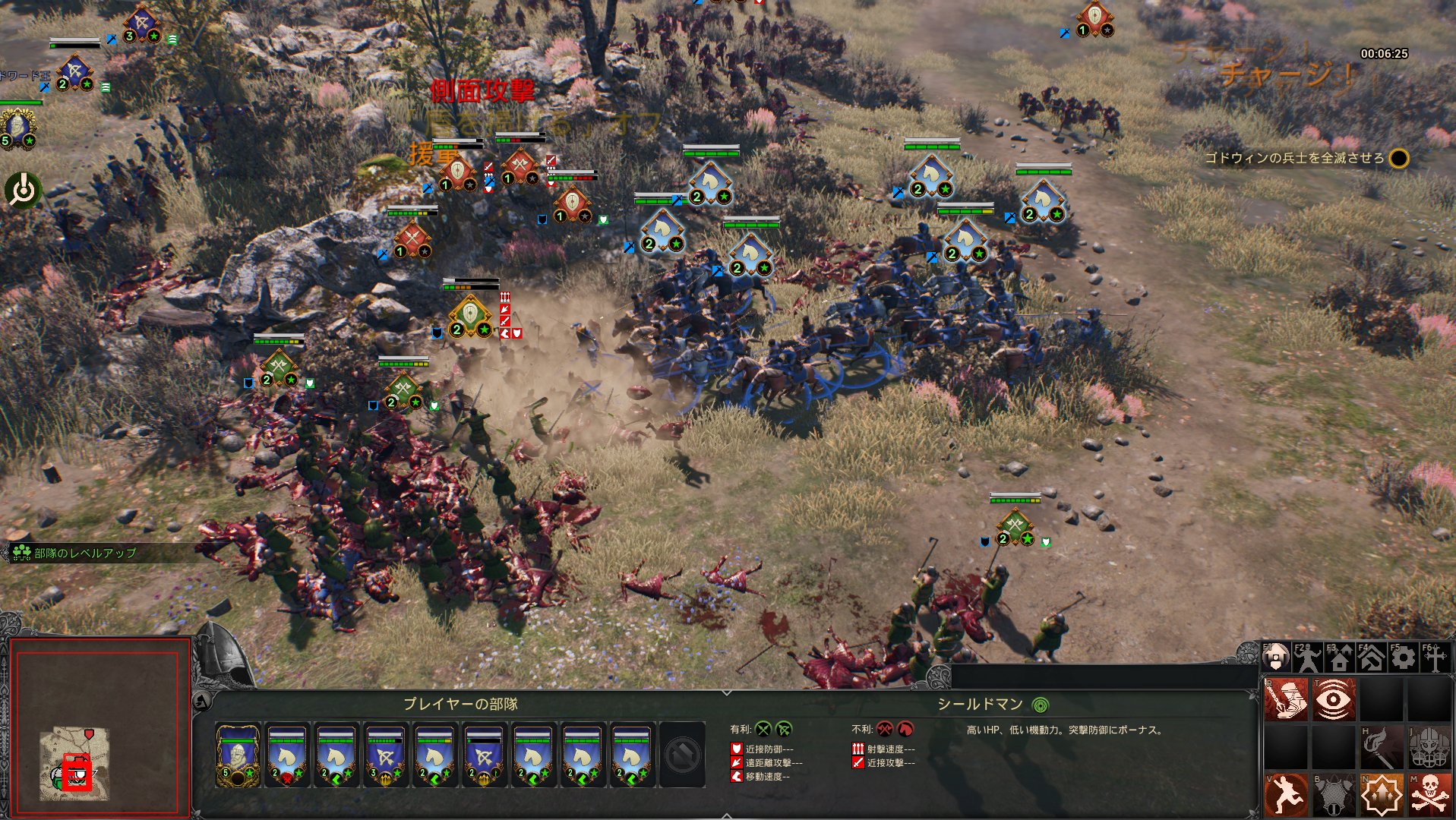Click the power button icon on left edge
1456x820 pixels.
[x=24, y=190]
